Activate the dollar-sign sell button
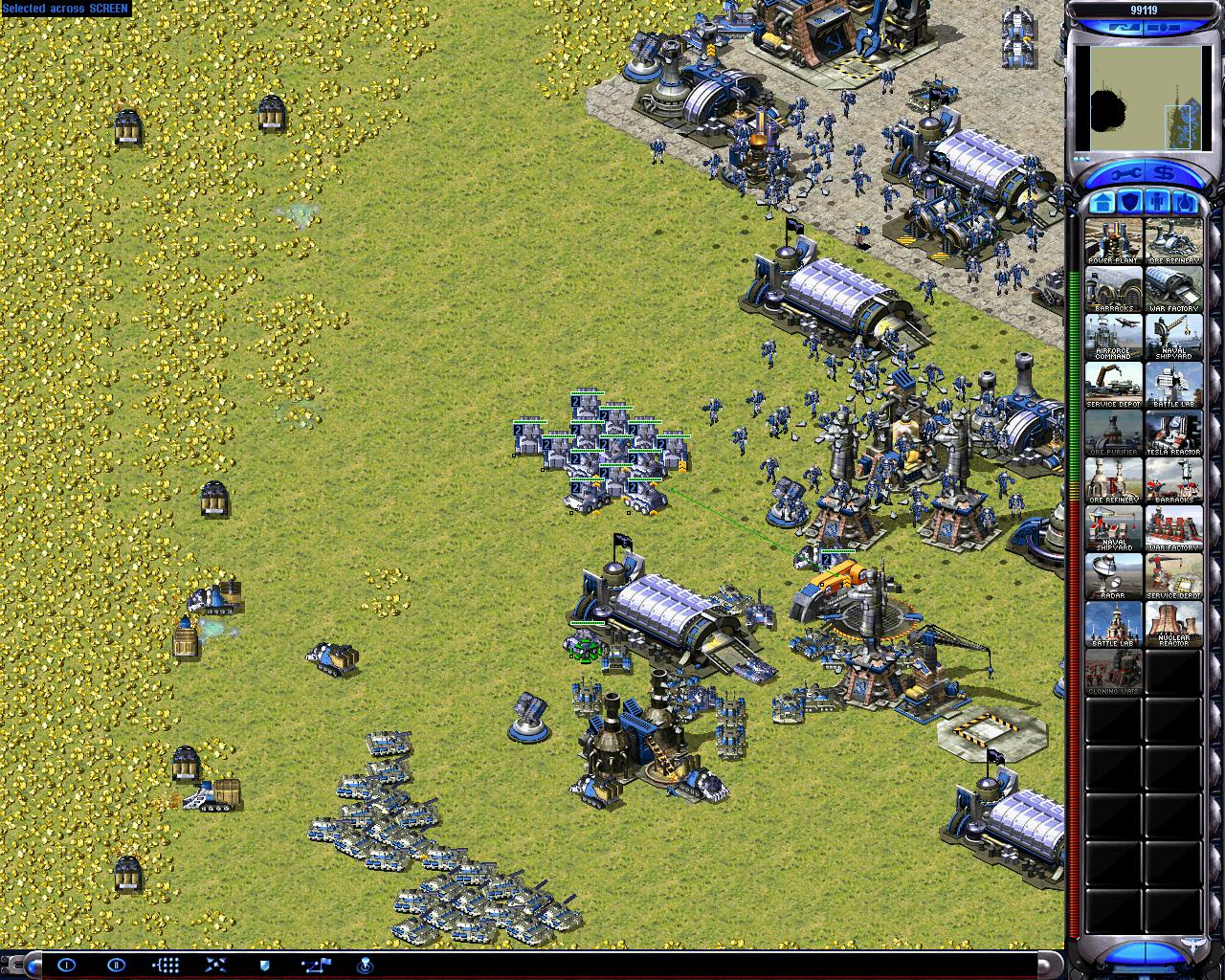Image resolution: width=1225 pixels, height=980 pixels. pyautogui.click(x=1164, y=175)
